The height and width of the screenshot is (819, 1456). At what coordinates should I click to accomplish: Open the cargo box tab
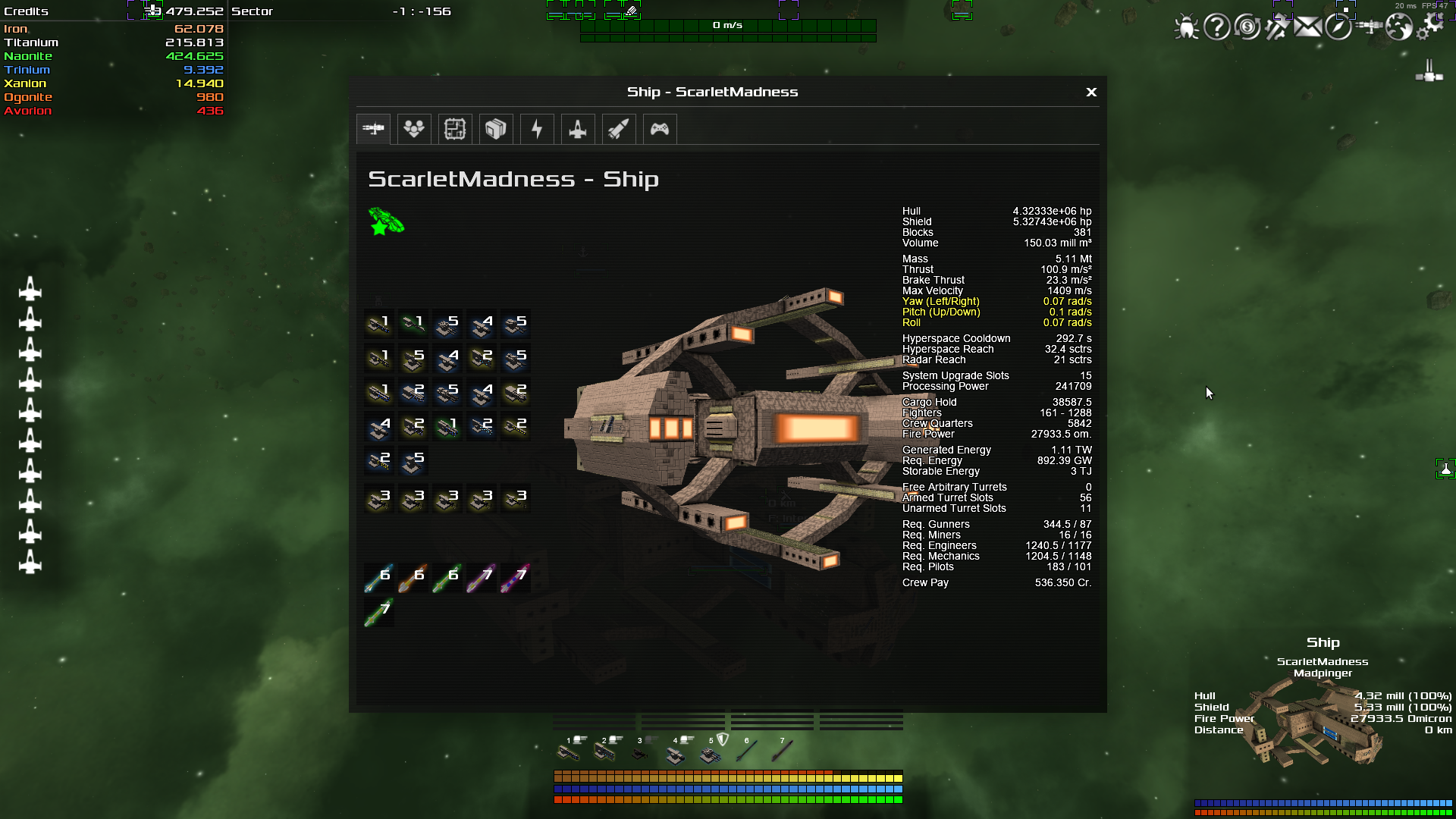[x=496, y=129]
